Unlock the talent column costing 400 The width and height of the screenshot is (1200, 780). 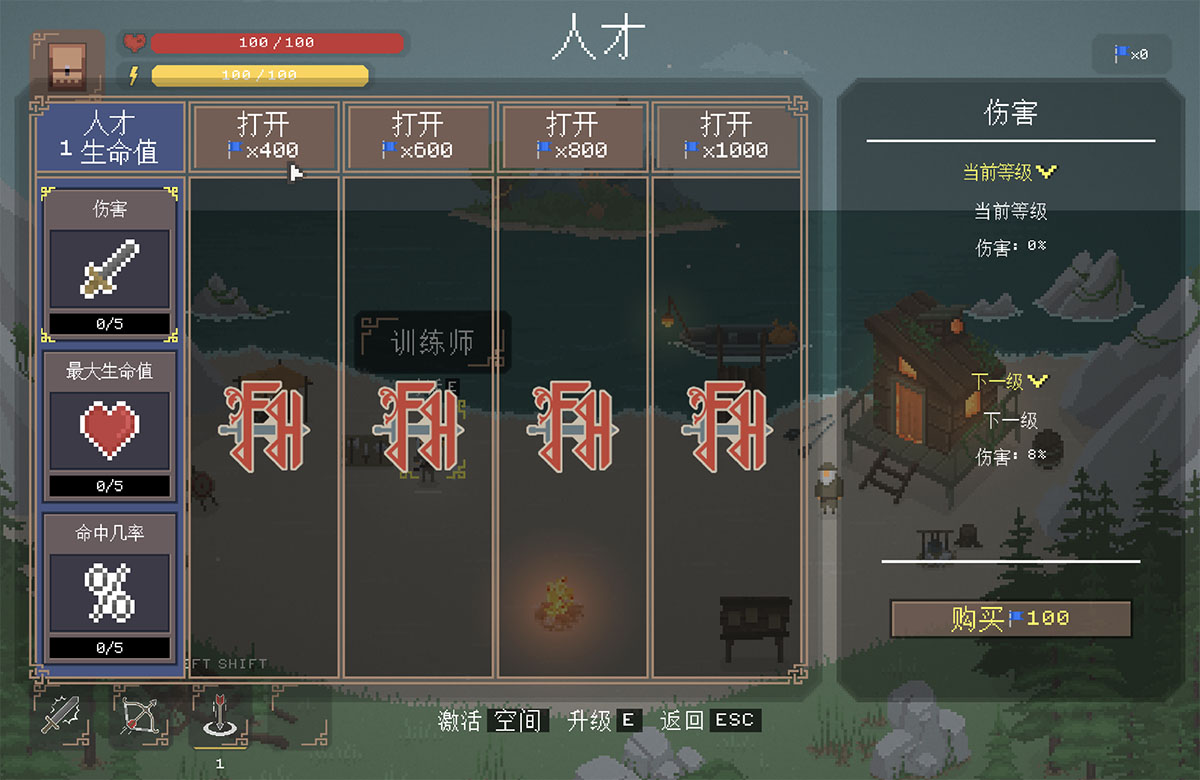pos(264,137)
